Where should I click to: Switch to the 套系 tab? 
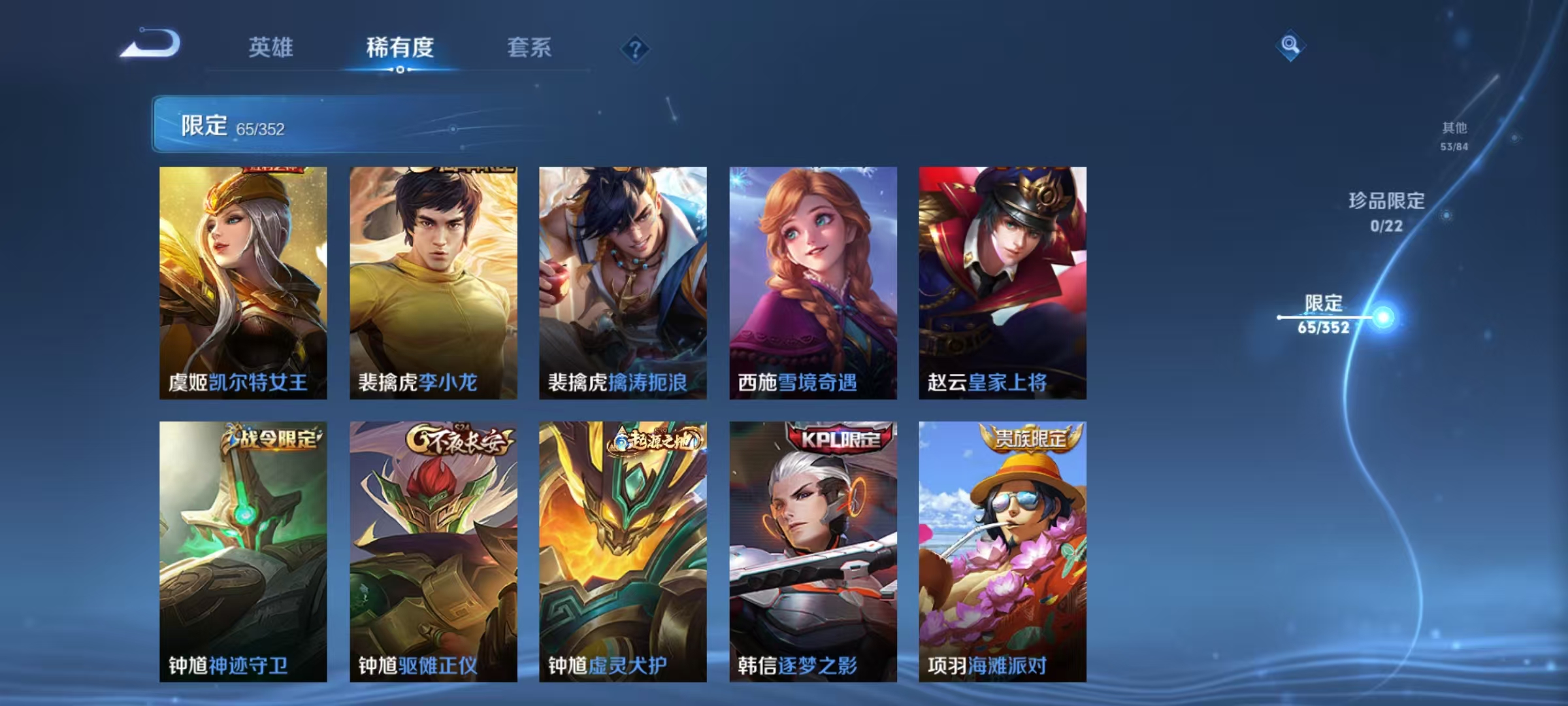(529, 48)
